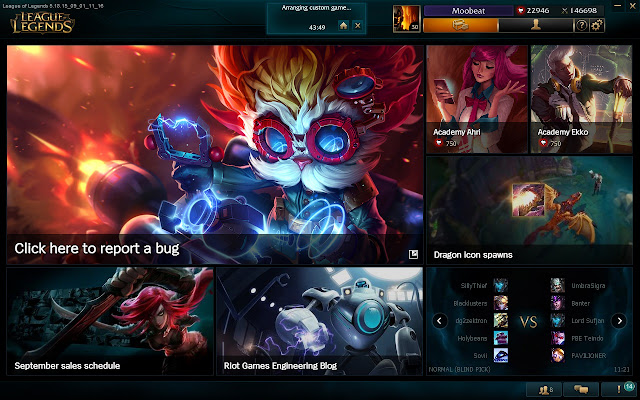Open the Academy Ekko skin tile
Image resolution: width=640 pixels, height=400 pixels.
pos(580,98)
